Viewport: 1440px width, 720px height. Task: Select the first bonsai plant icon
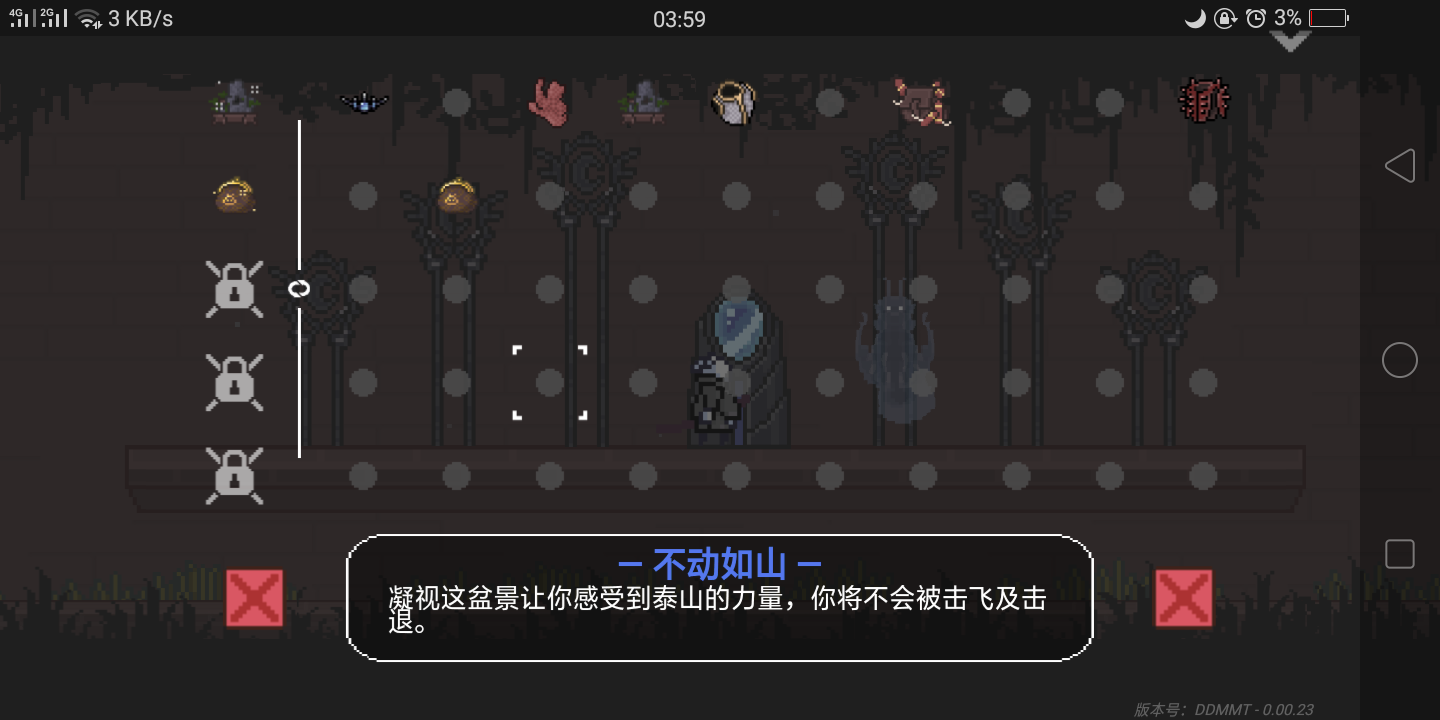pos(235,100)
